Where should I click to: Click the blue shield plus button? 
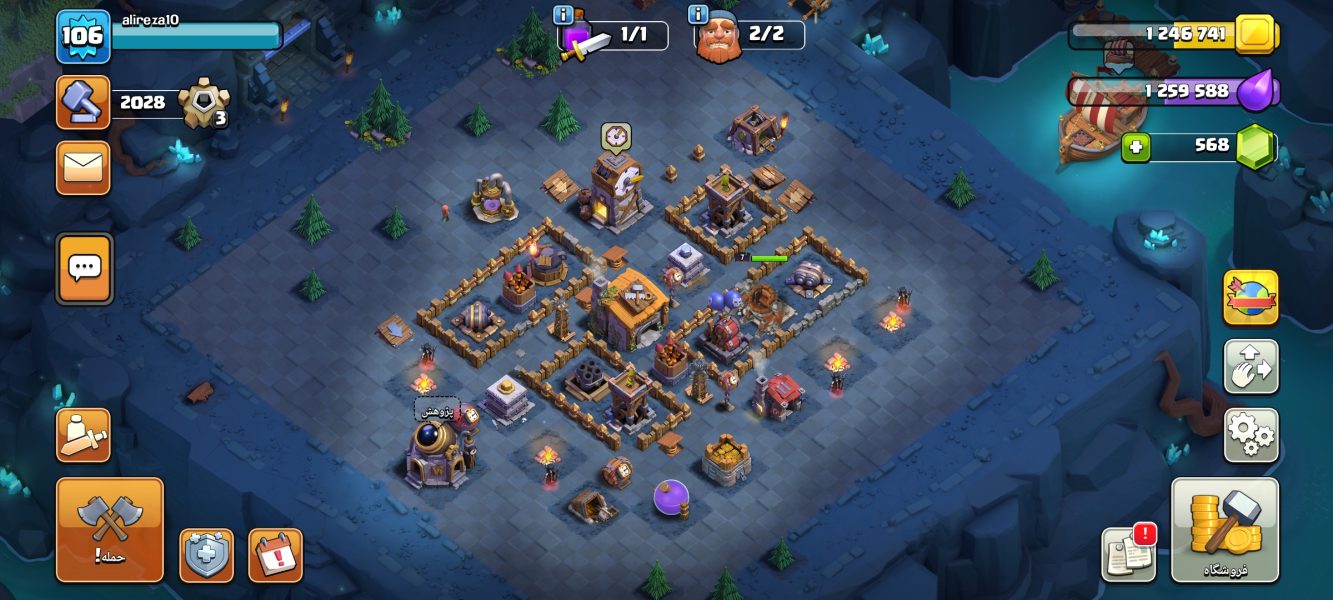pos(206,555)
